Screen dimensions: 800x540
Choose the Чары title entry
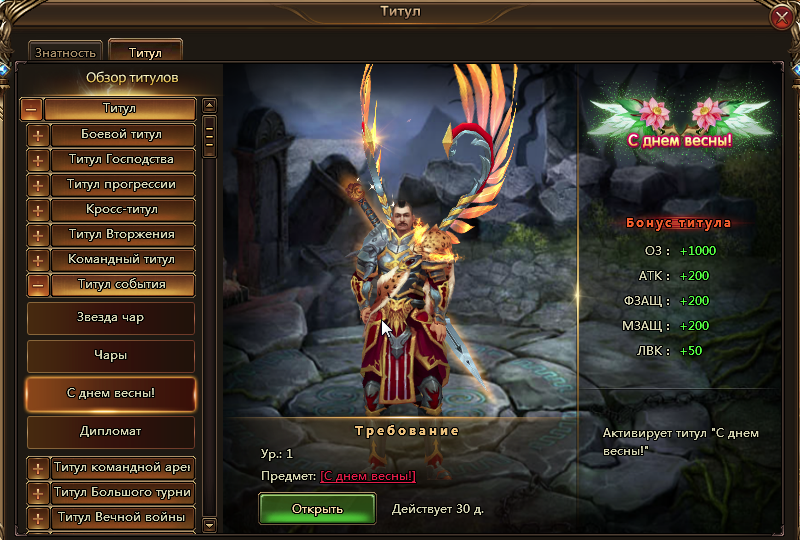coord(110,355)
